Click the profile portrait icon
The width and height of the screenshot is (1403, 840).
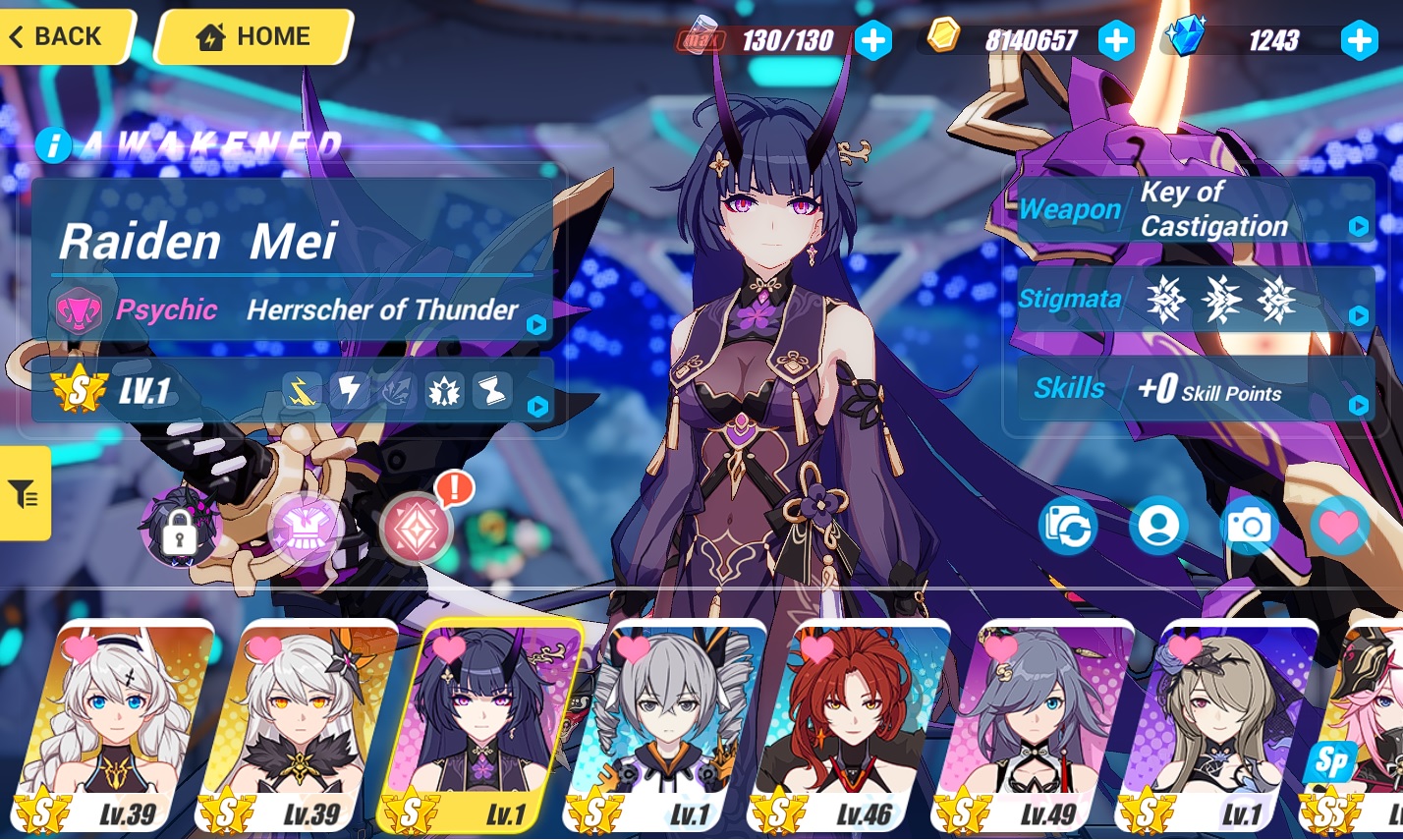[x=1158, y=527]
